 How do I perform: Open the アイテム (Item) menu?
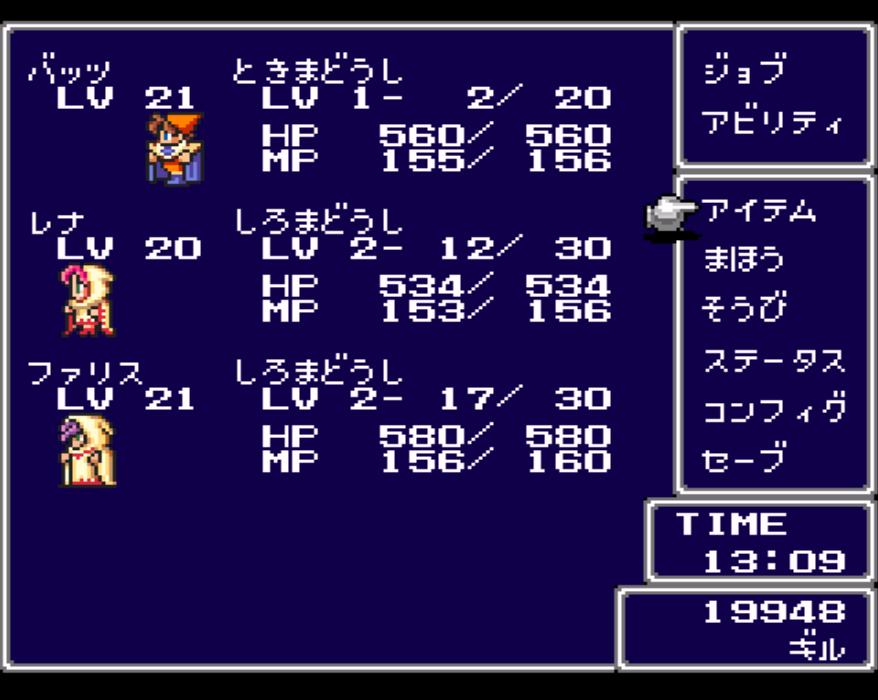click(758, 211)
